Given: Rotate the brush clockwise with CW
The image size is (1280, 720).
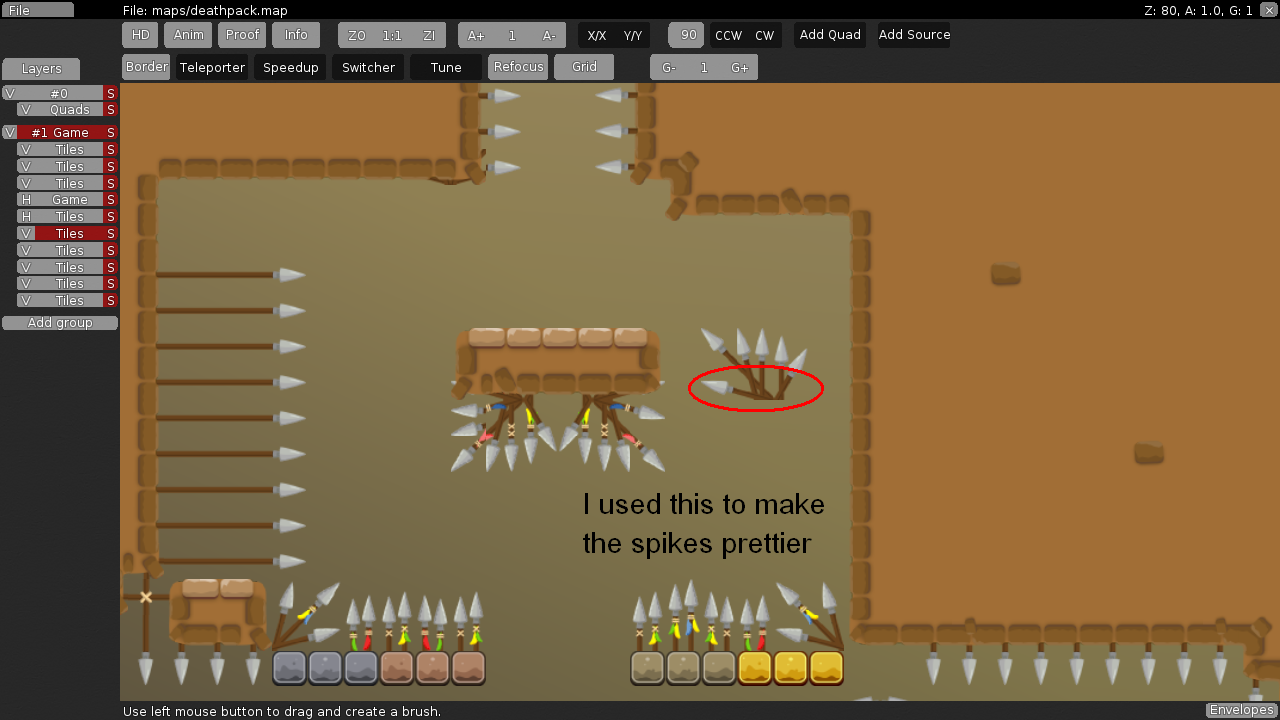Looking at the screenshot, I should tap(764, 35).
